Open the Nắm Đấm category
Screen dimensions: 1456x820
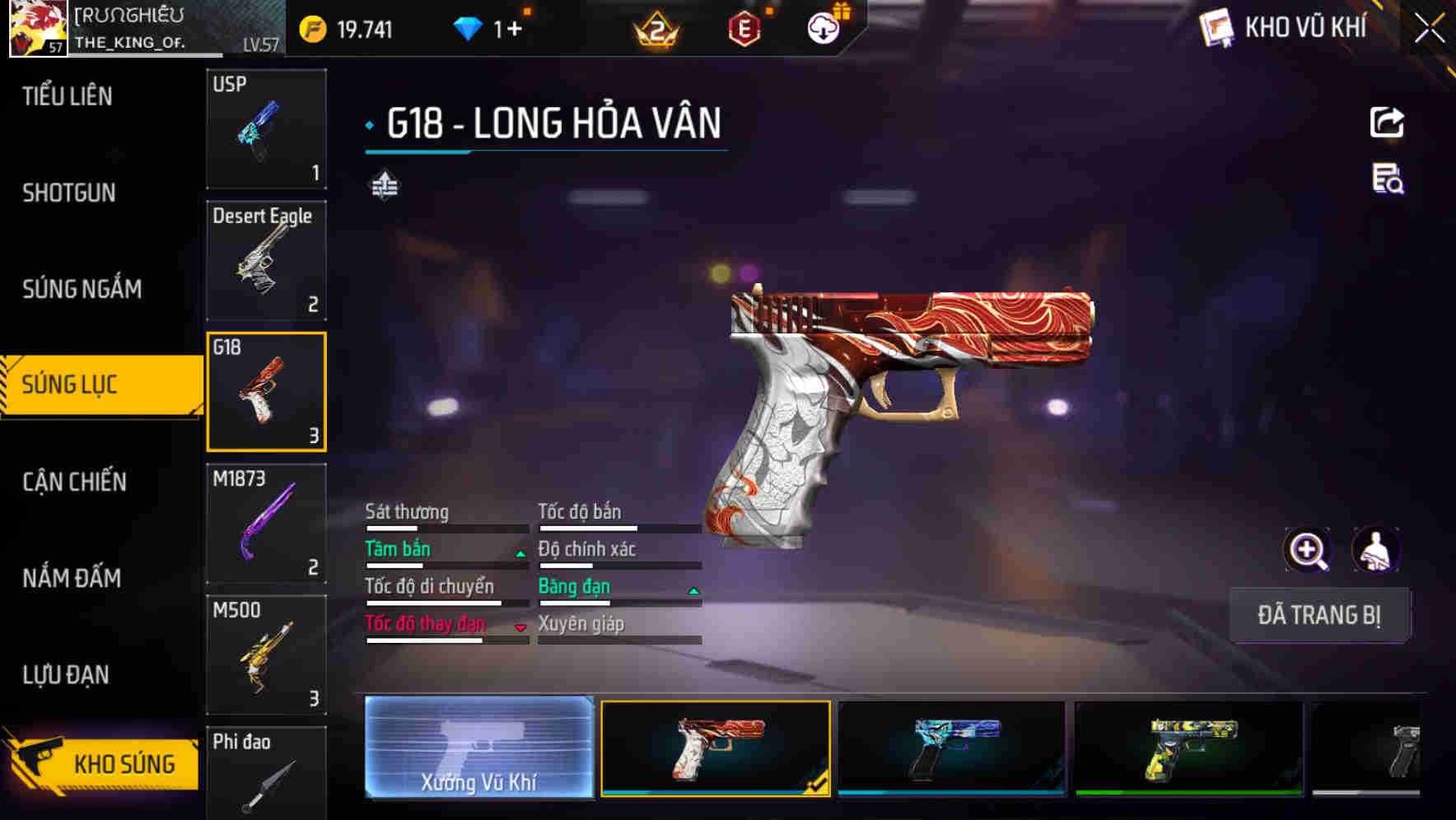pos(72,578)
